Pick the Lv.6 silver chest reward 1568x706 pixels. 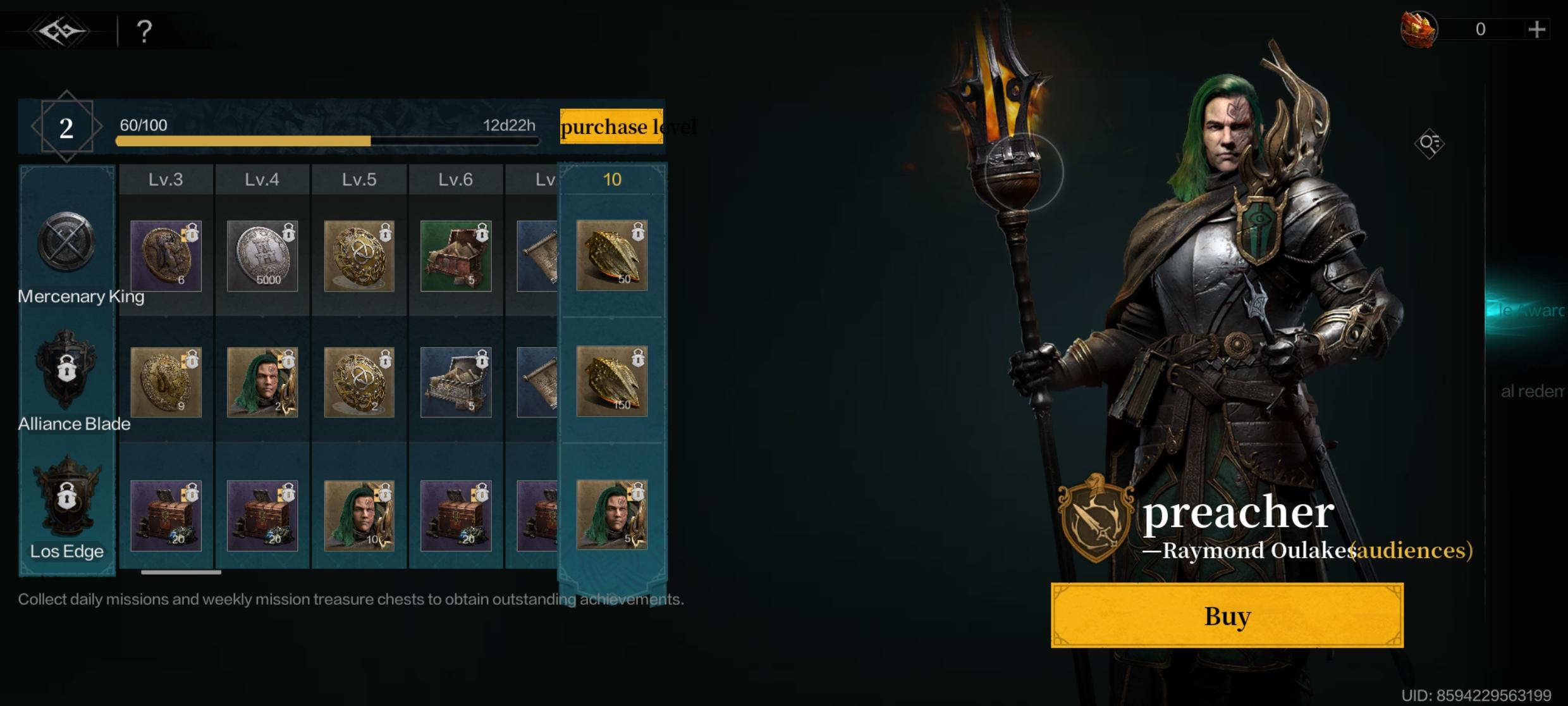pyautogui.click(x=456, y=382)
